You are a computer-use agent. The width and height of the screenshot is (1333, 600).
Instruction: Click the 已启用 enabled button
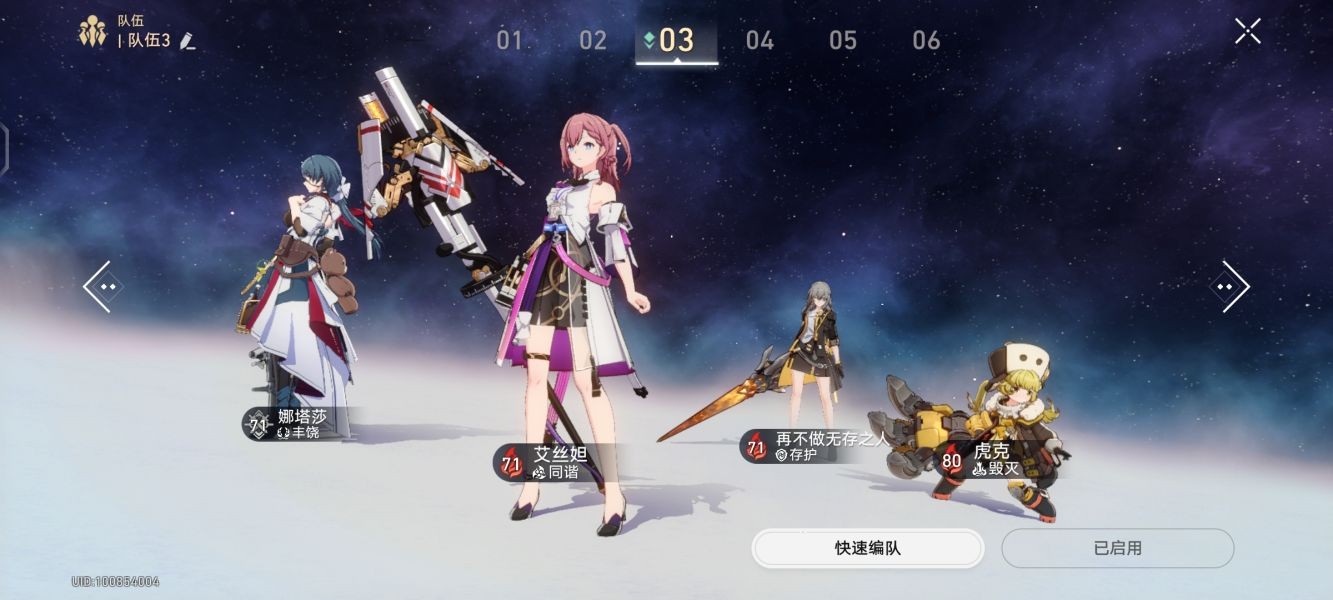tap(1117, 548)
